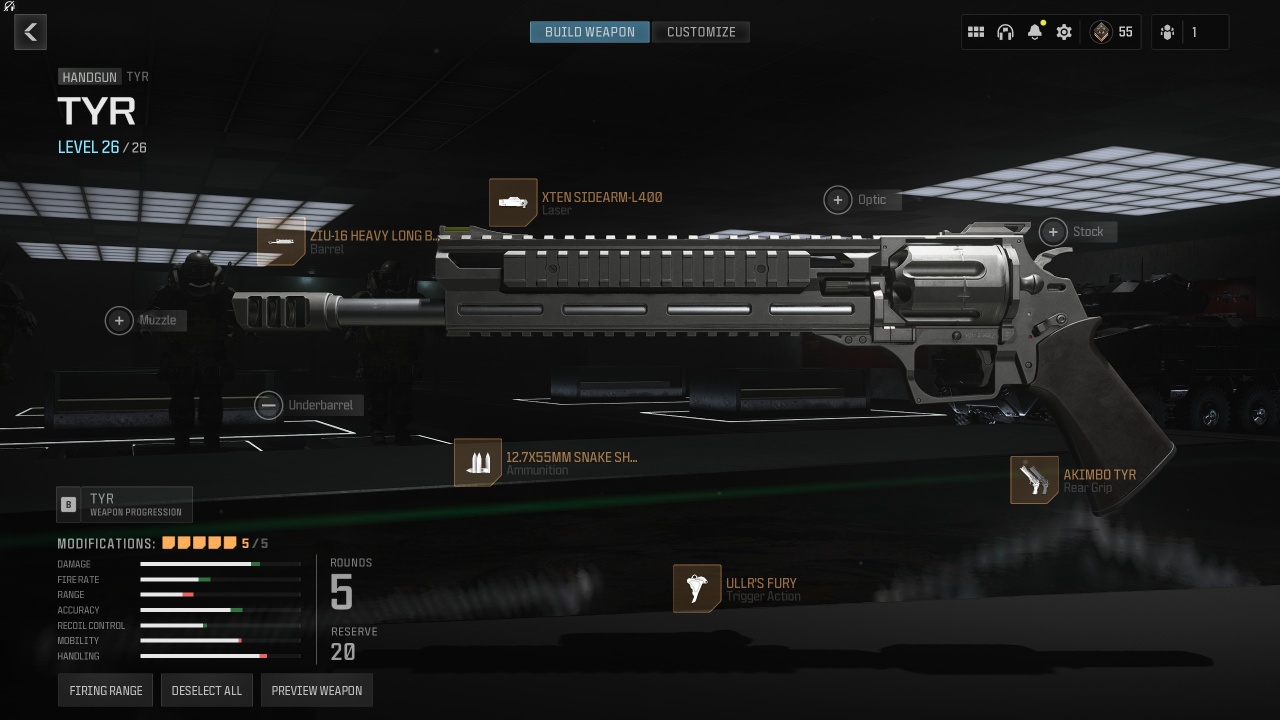
Task: Select the ZIU-16 Heavy Long Barrel slot
Action: [281, 242]
